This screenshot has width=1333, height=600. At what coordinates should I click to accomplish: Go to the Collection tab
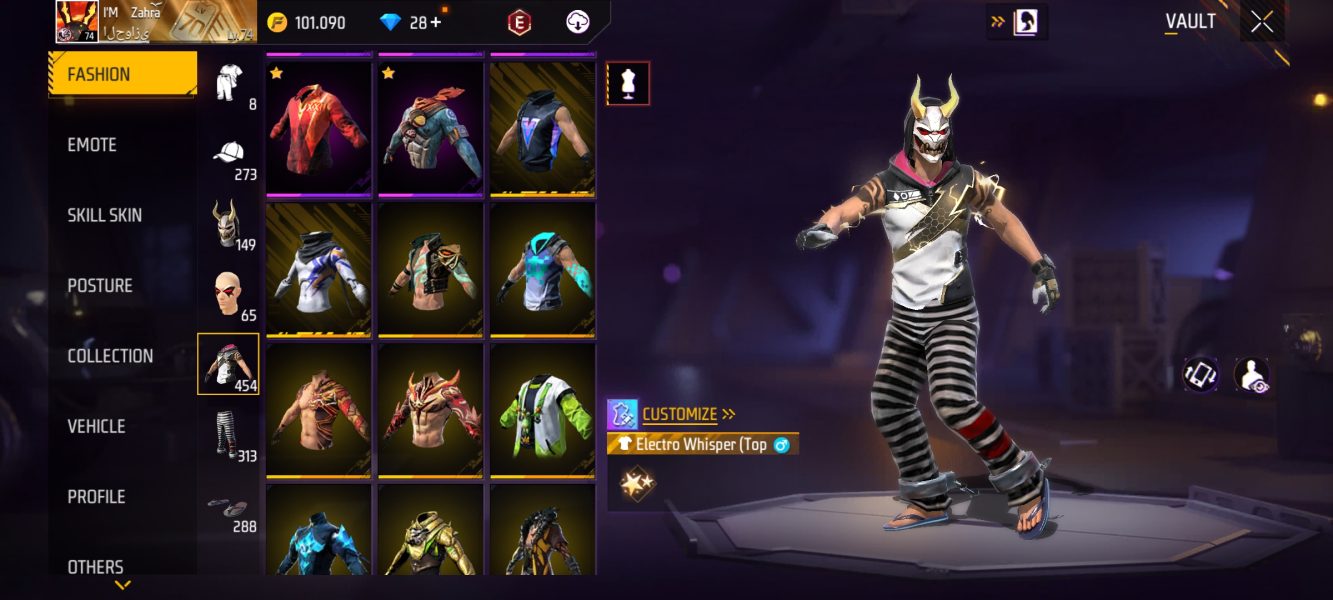[110, 356]
